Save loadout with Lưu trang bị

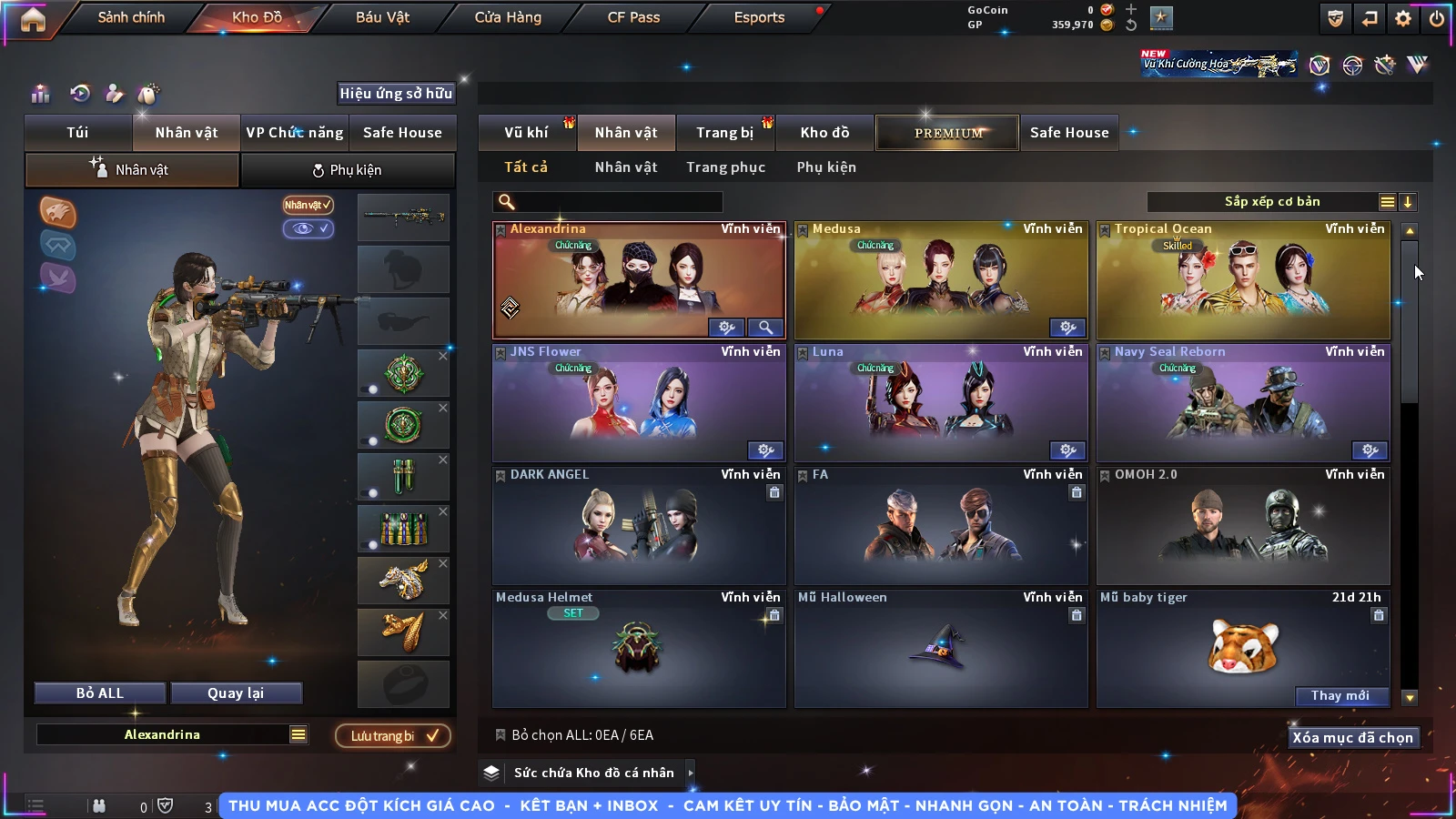393,736
